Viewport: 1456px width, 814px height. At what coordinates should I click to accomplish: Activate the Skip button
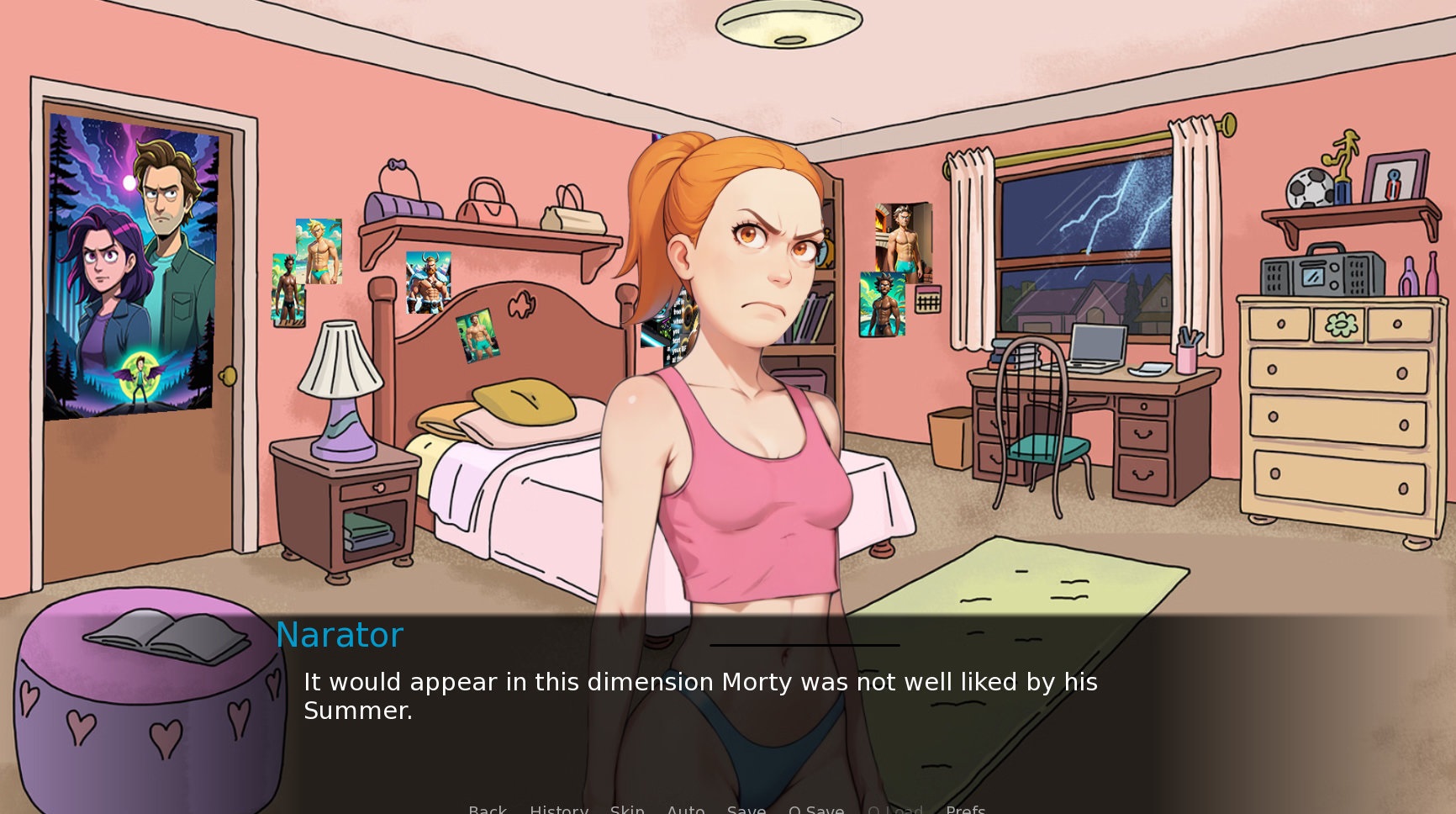627,809
